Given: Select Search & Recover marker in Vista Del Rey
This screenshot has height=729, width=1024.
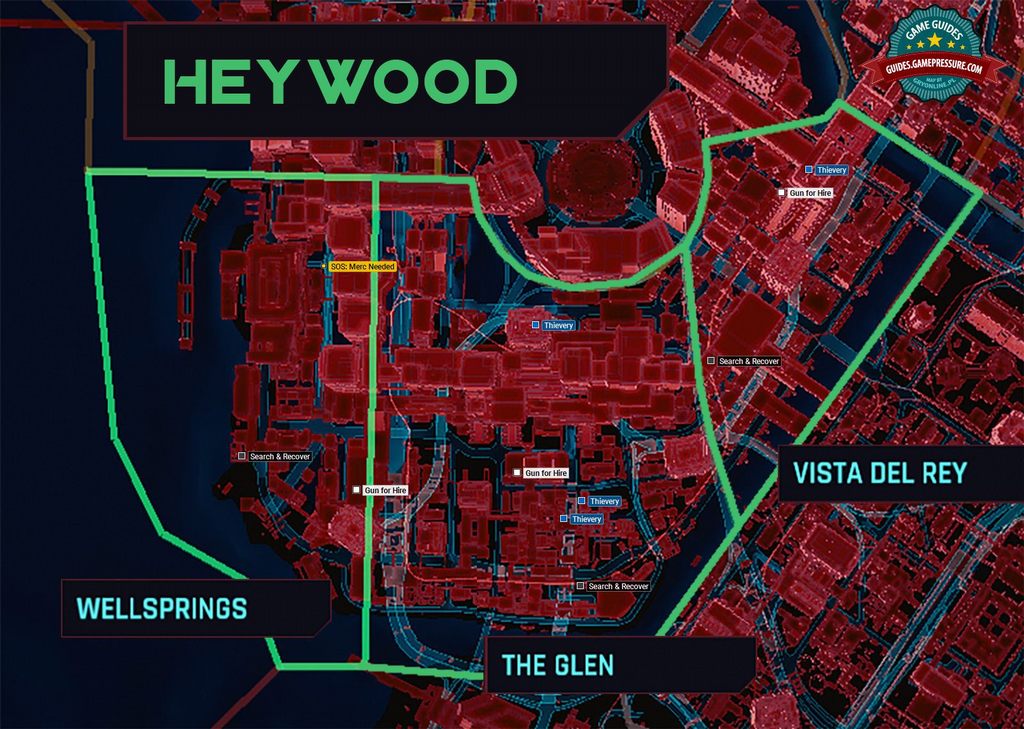Looking at the screenshot, I should pyautogui.click(x=743, y=361).
